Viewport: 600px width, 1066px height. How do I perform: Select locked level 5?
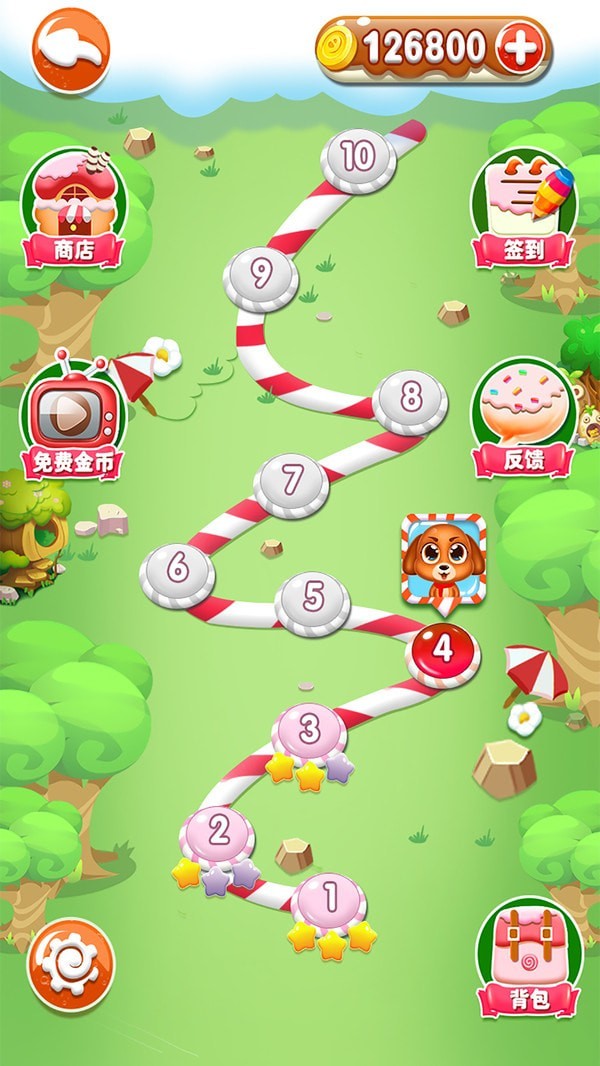pyautogui.click(x=313, y=600)
